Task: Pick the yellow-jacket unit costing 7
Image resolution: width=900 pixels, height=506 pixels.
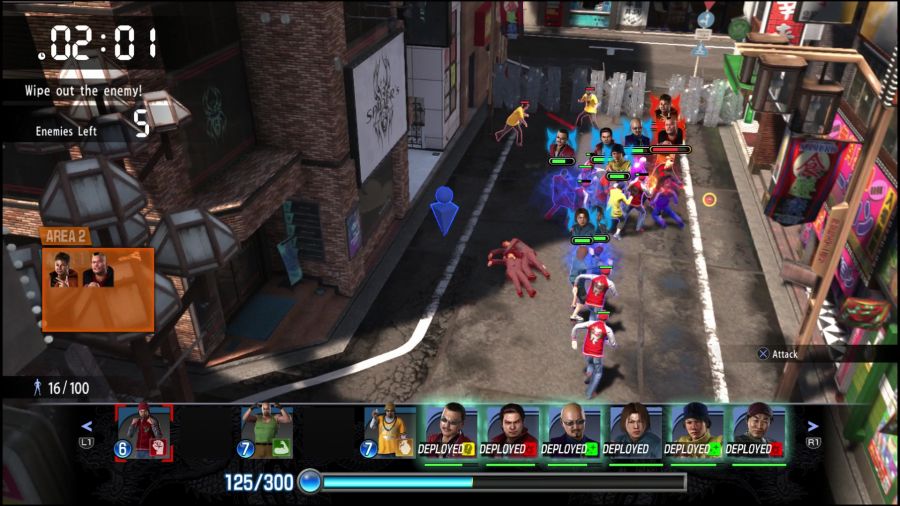Action: pyautogui.click(x=389, y=432)
